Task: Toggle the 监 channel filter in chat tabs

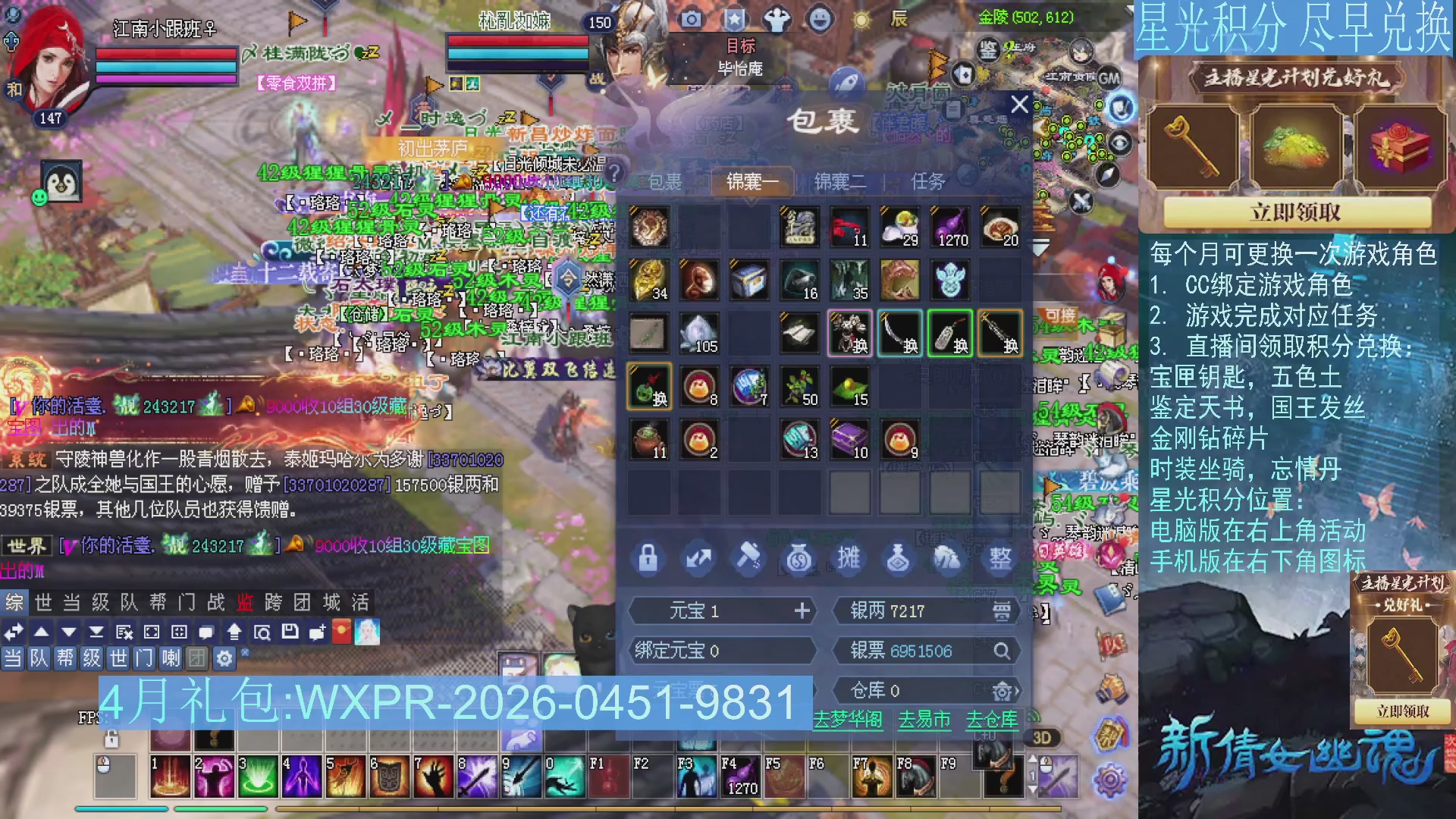Action: [241, 603]
